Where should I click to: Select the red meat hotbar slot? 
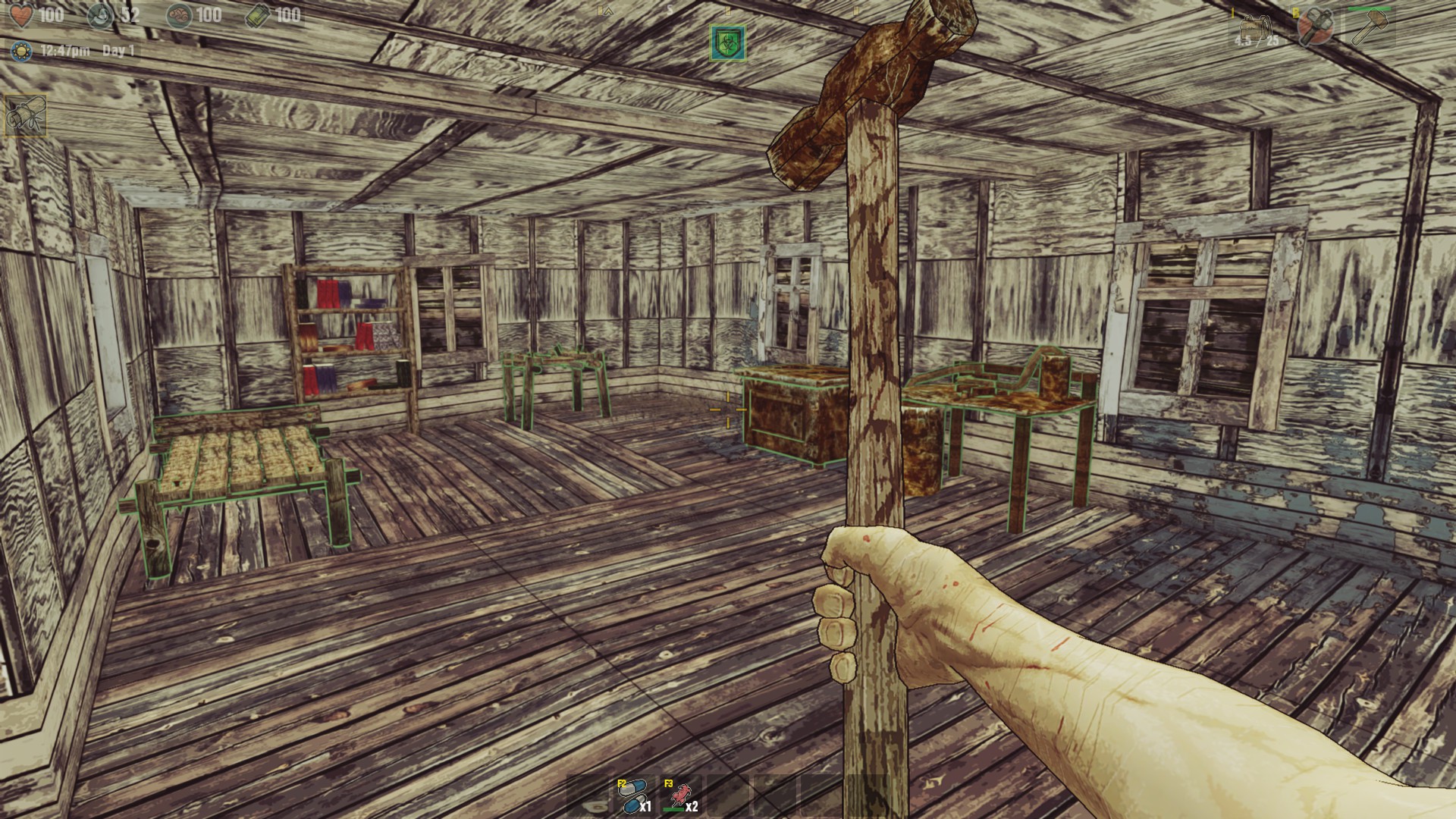coord(680,796)
